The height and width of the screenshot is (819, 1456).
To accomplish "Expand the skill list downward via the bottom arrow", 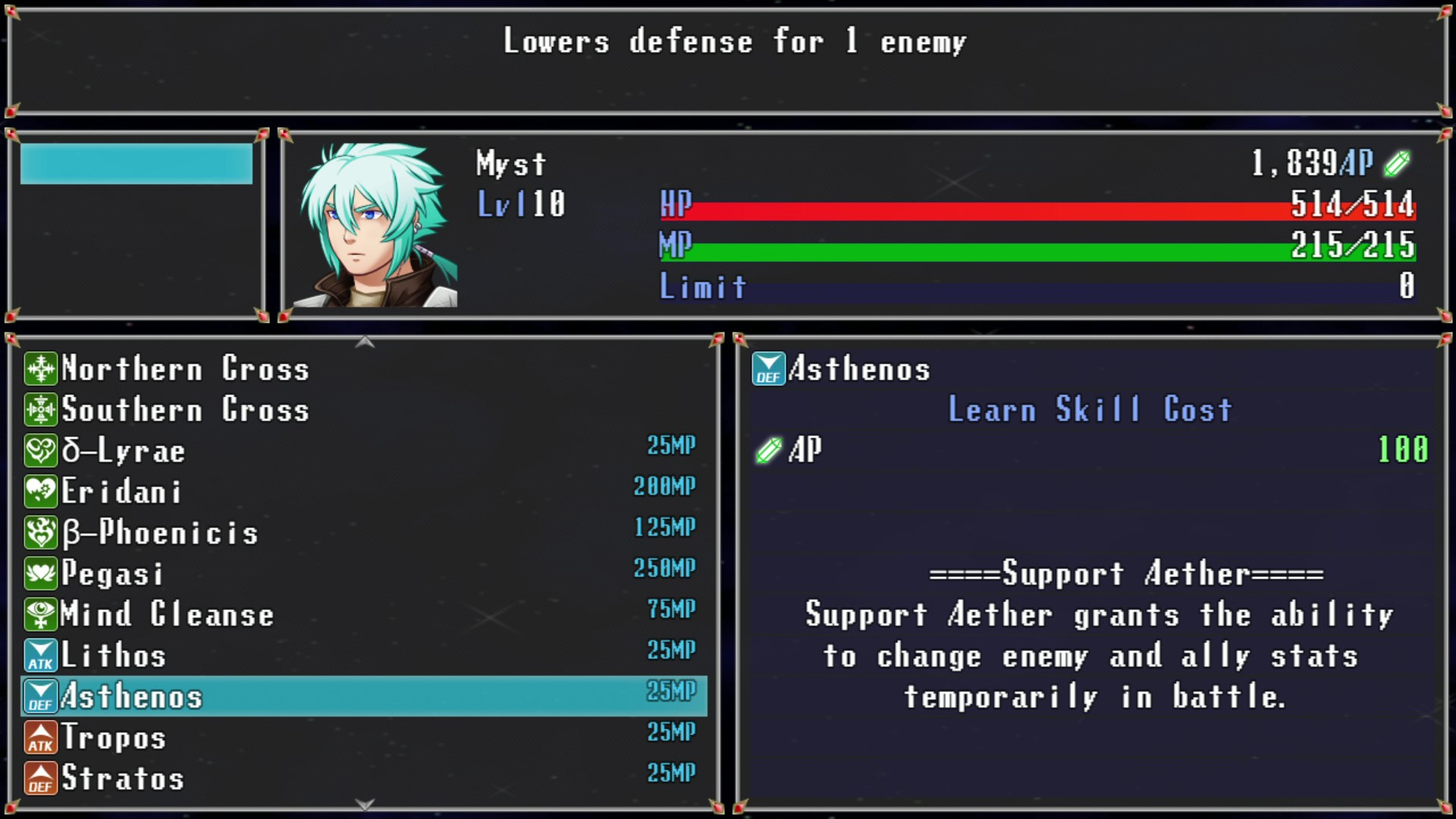I will click(366, 805).
